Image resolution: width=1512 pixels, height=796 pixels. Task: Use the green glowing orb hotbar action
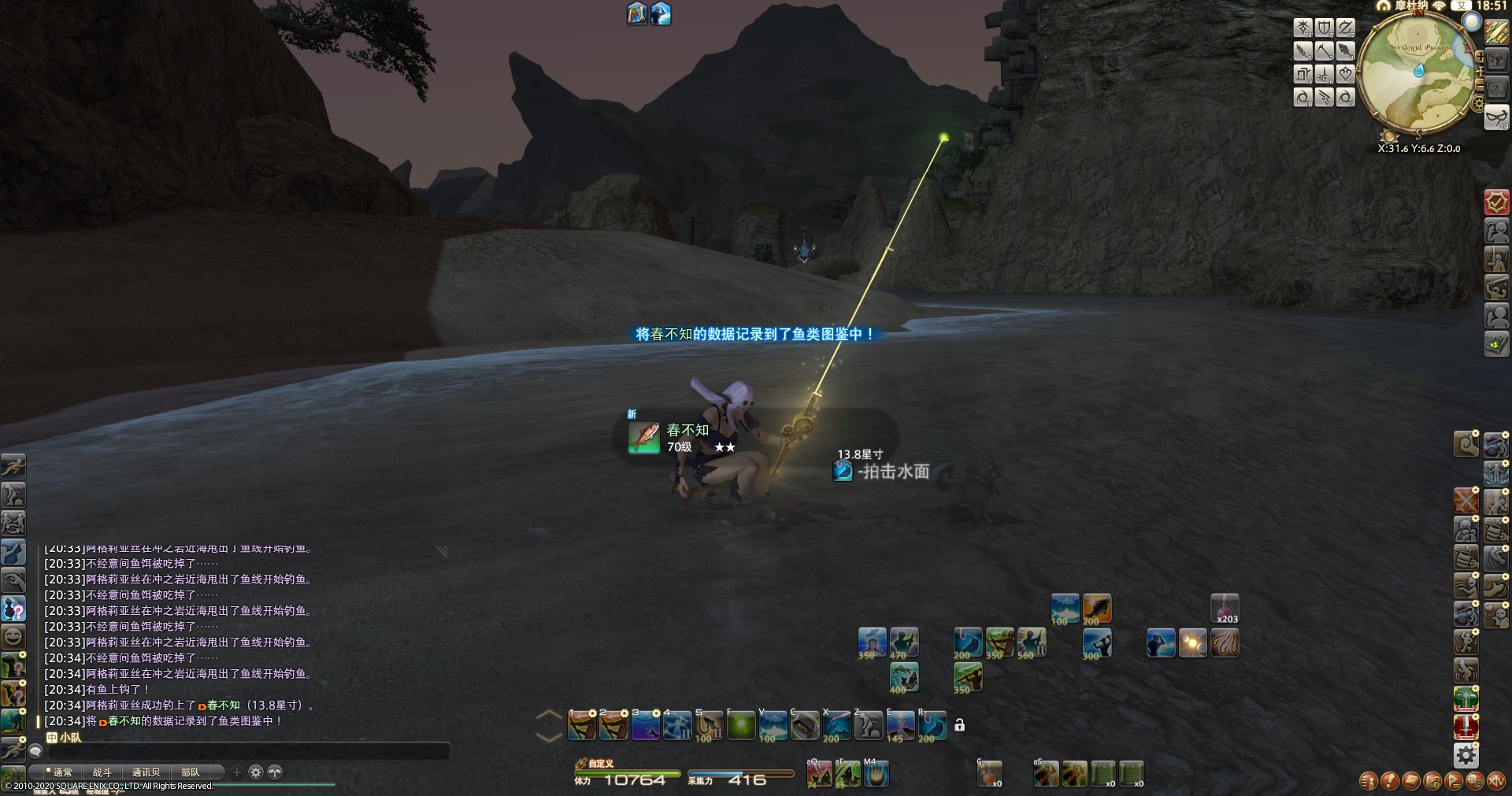tap(741, 726)
